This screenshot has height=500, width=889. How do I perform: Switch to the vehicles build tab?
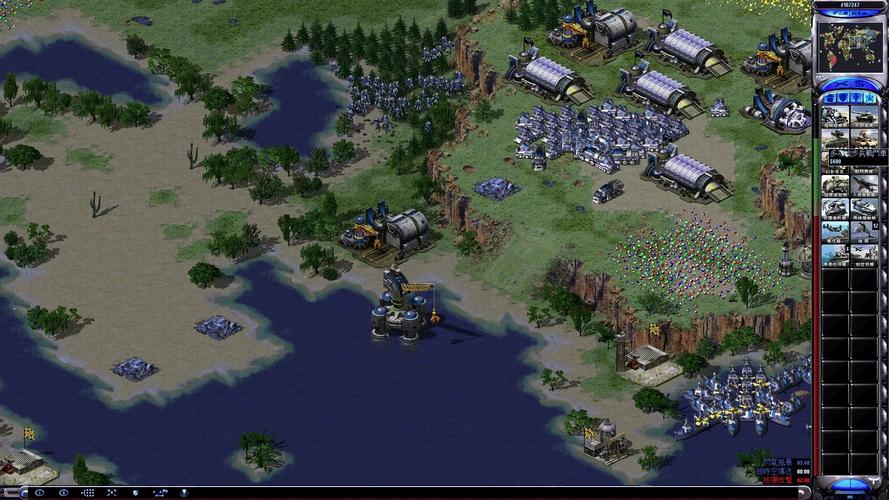pyautogui.click(x=870, y=98)
